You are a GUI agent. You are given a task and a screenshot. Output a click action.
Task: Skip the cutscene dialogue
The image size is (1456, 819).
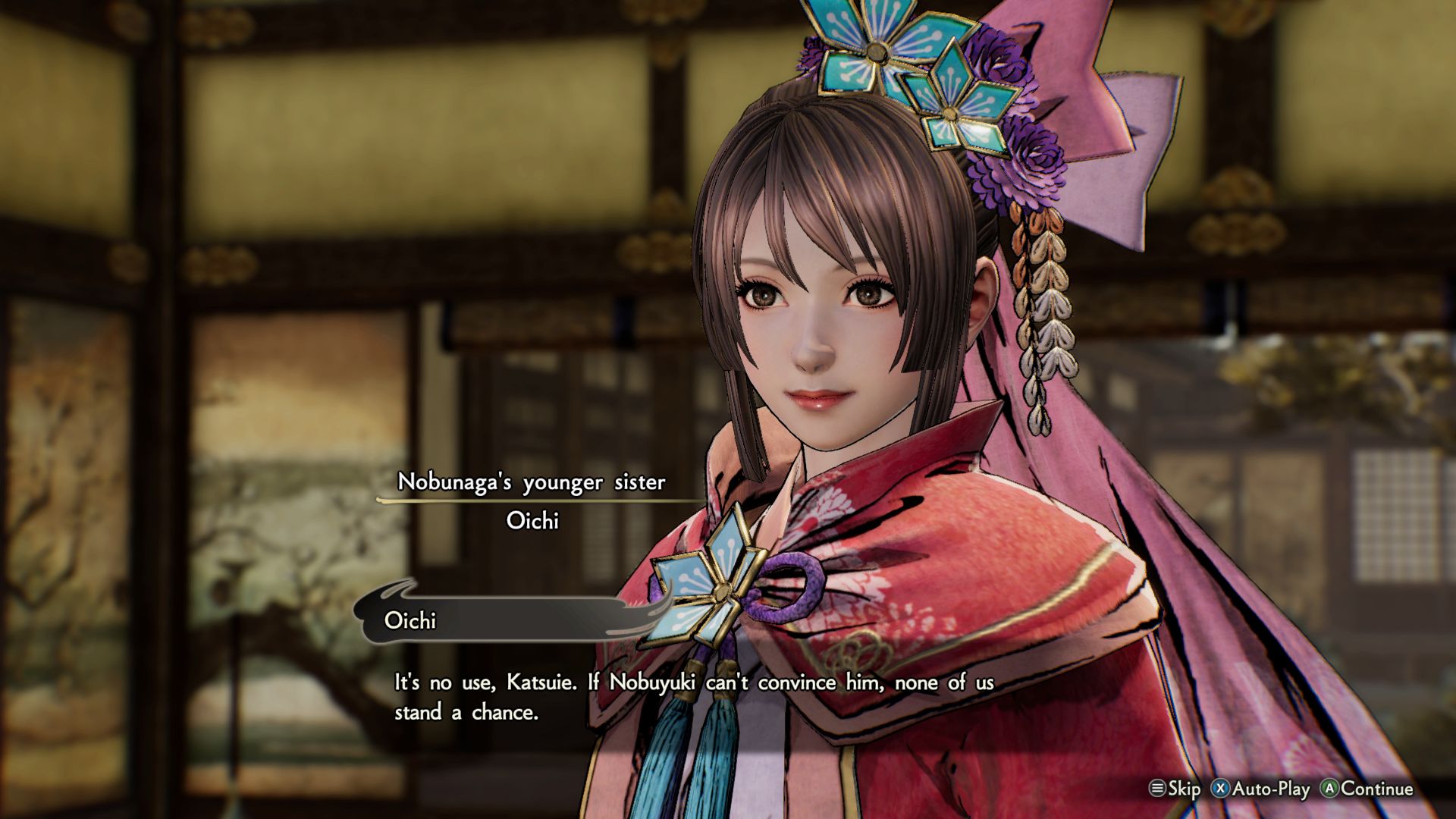coord(1175,789)
